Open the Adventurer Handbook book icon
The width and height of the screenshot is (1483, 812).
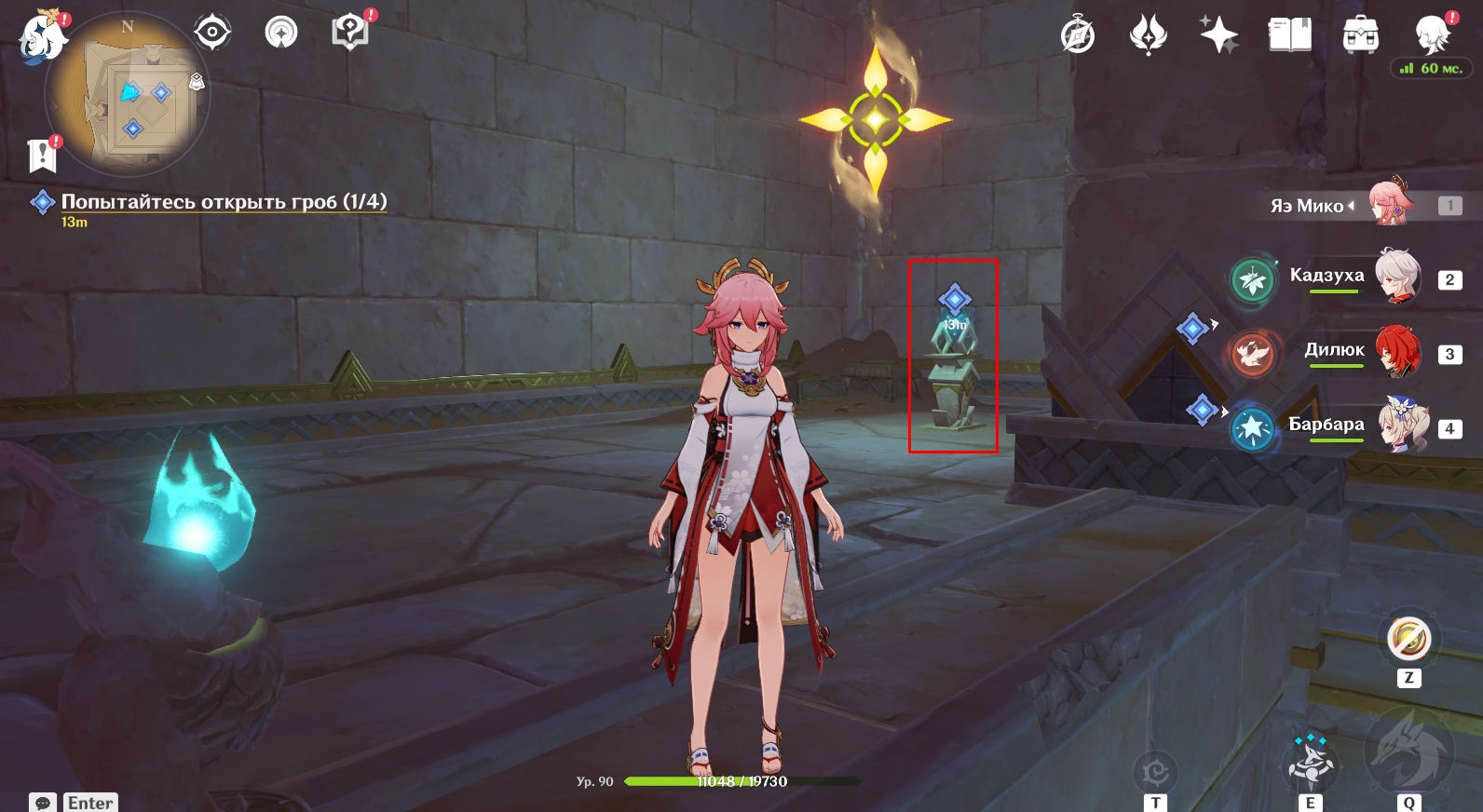coord(1289,35)
